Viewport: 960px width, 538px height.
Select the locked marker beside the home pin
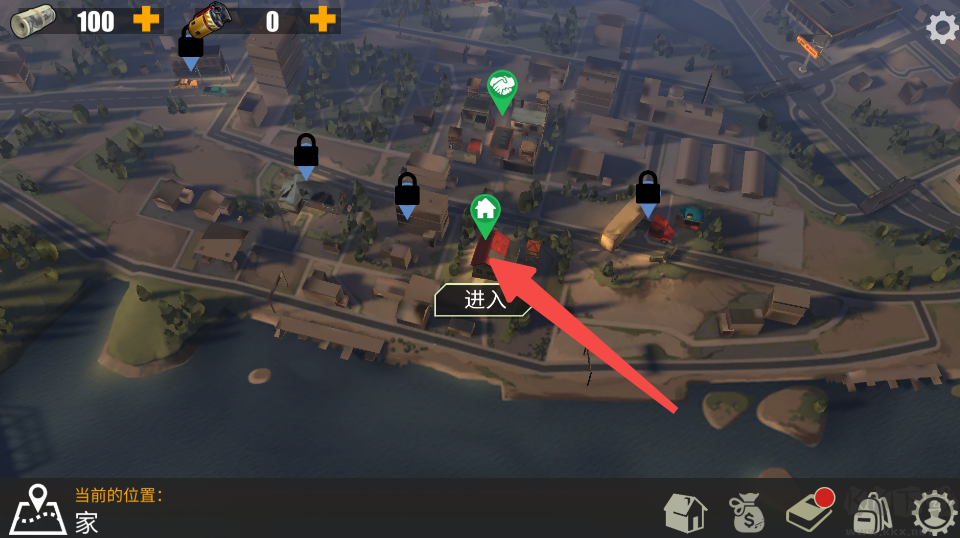coord(407,192)
